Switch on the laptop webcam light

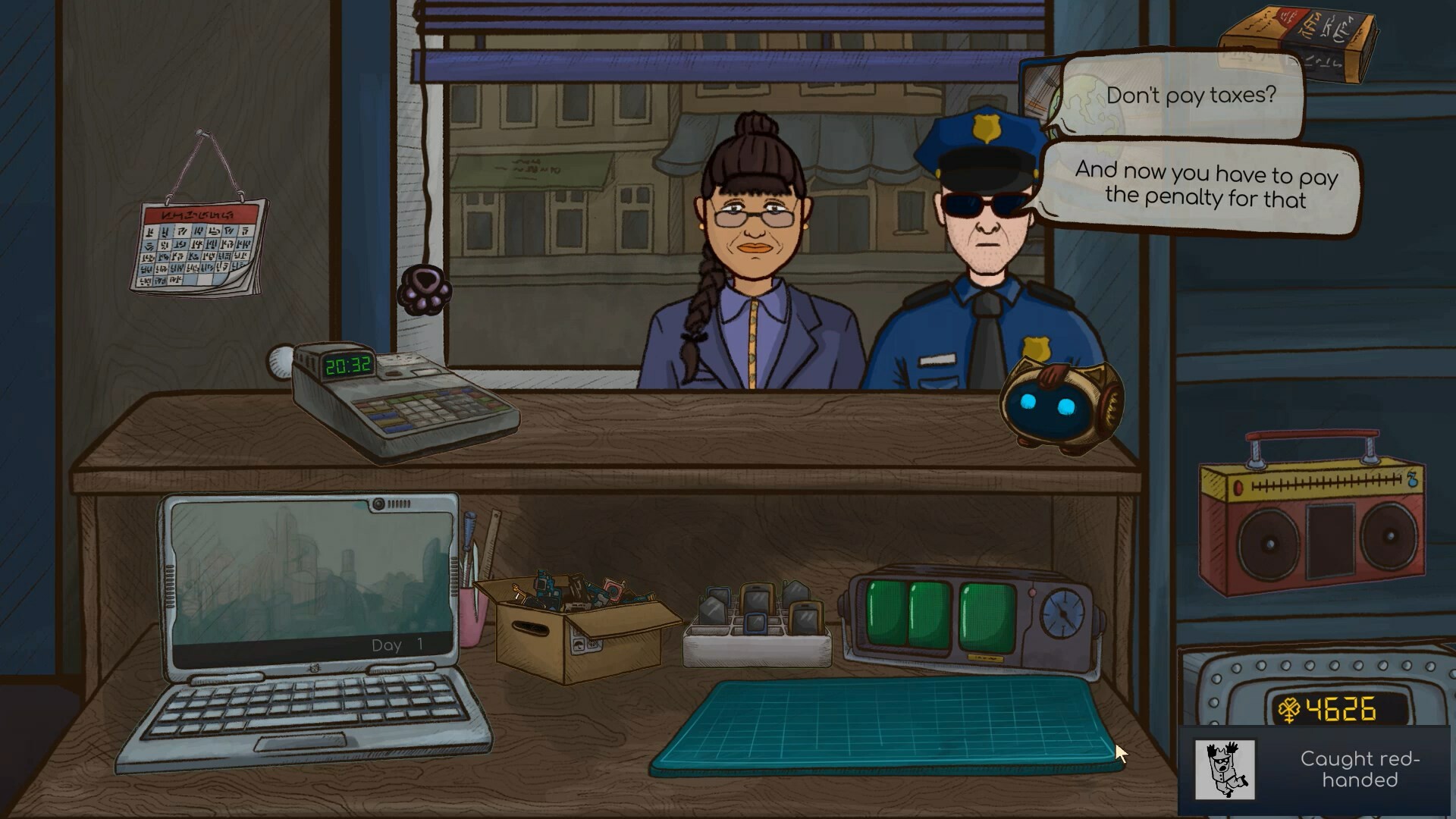379,504
